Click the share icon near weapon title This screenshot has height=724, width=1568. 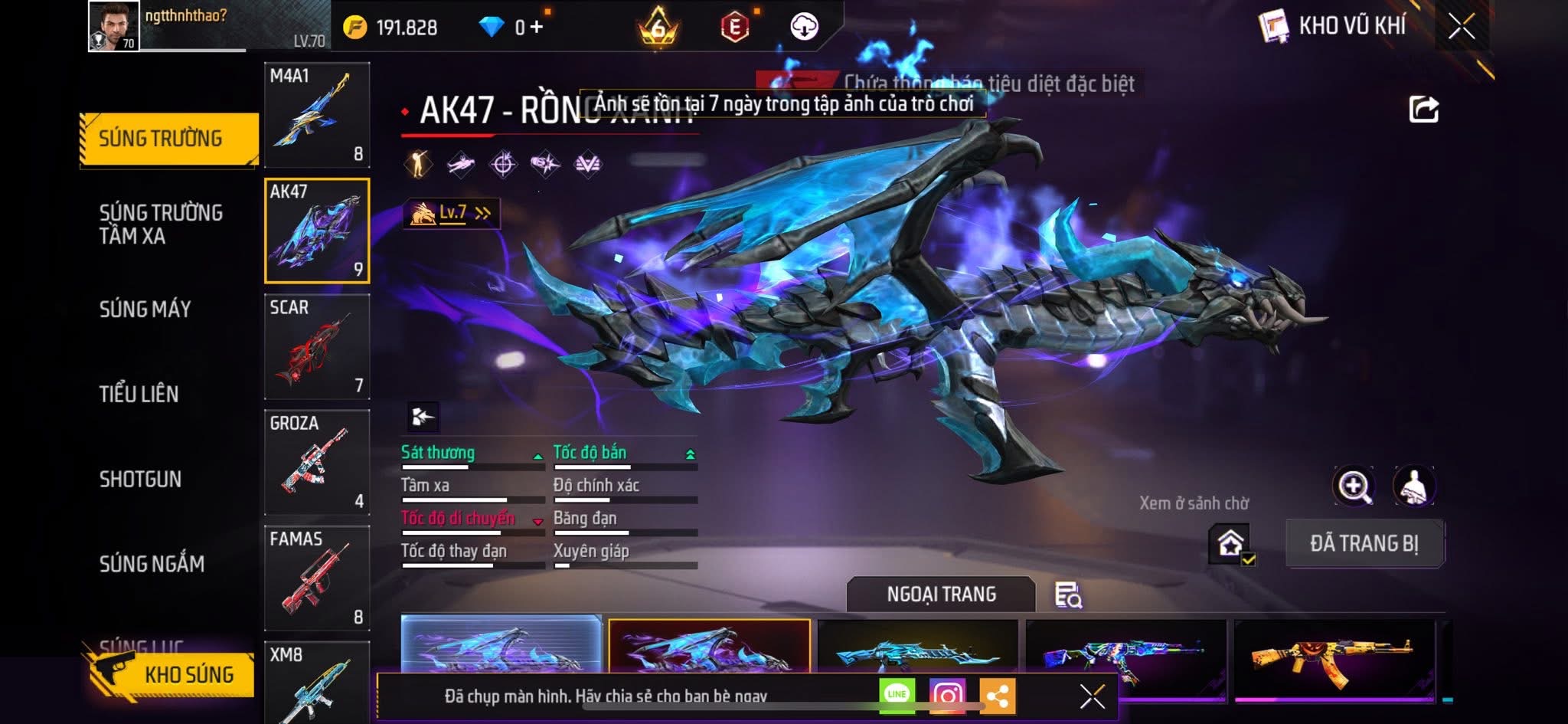coord(1423,110)
